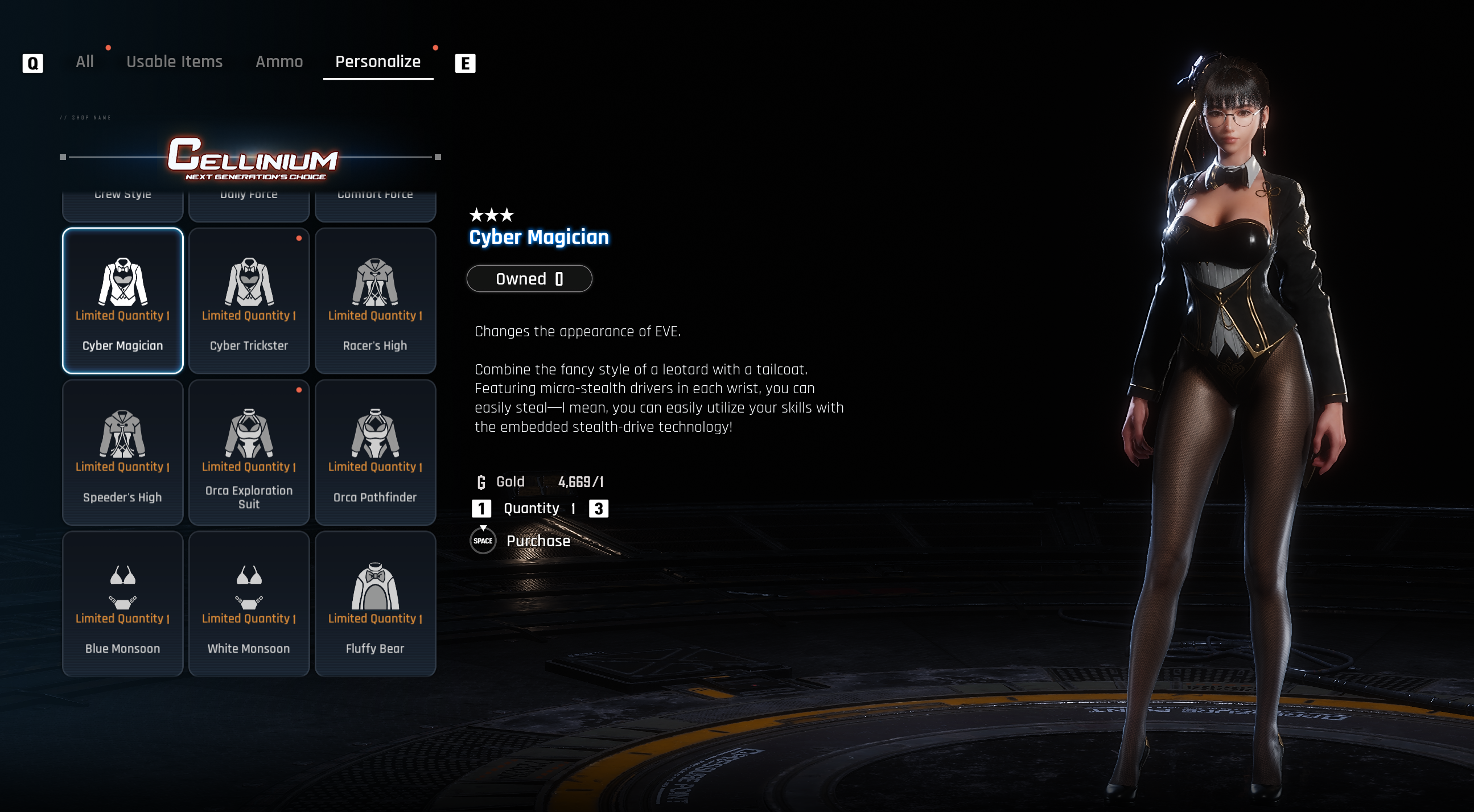Switch to the All tab

(x=85, y=62)
